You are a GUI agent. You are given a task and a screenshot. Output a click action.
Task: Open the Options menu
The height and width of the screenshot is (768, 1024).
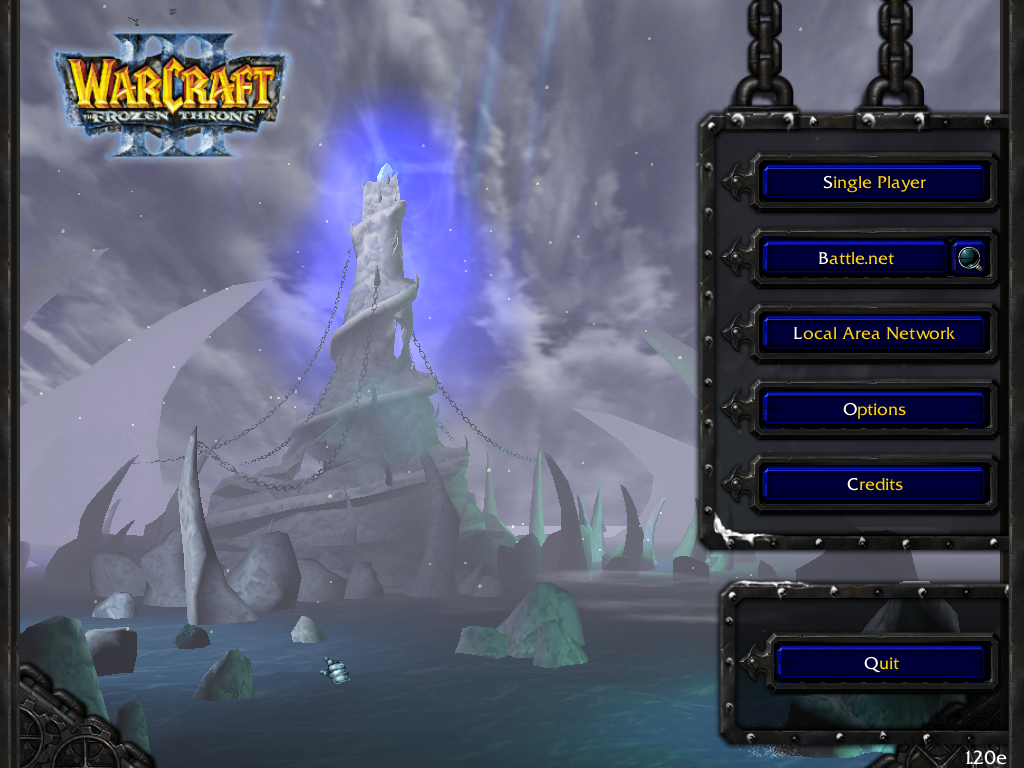tap(874, 410)
